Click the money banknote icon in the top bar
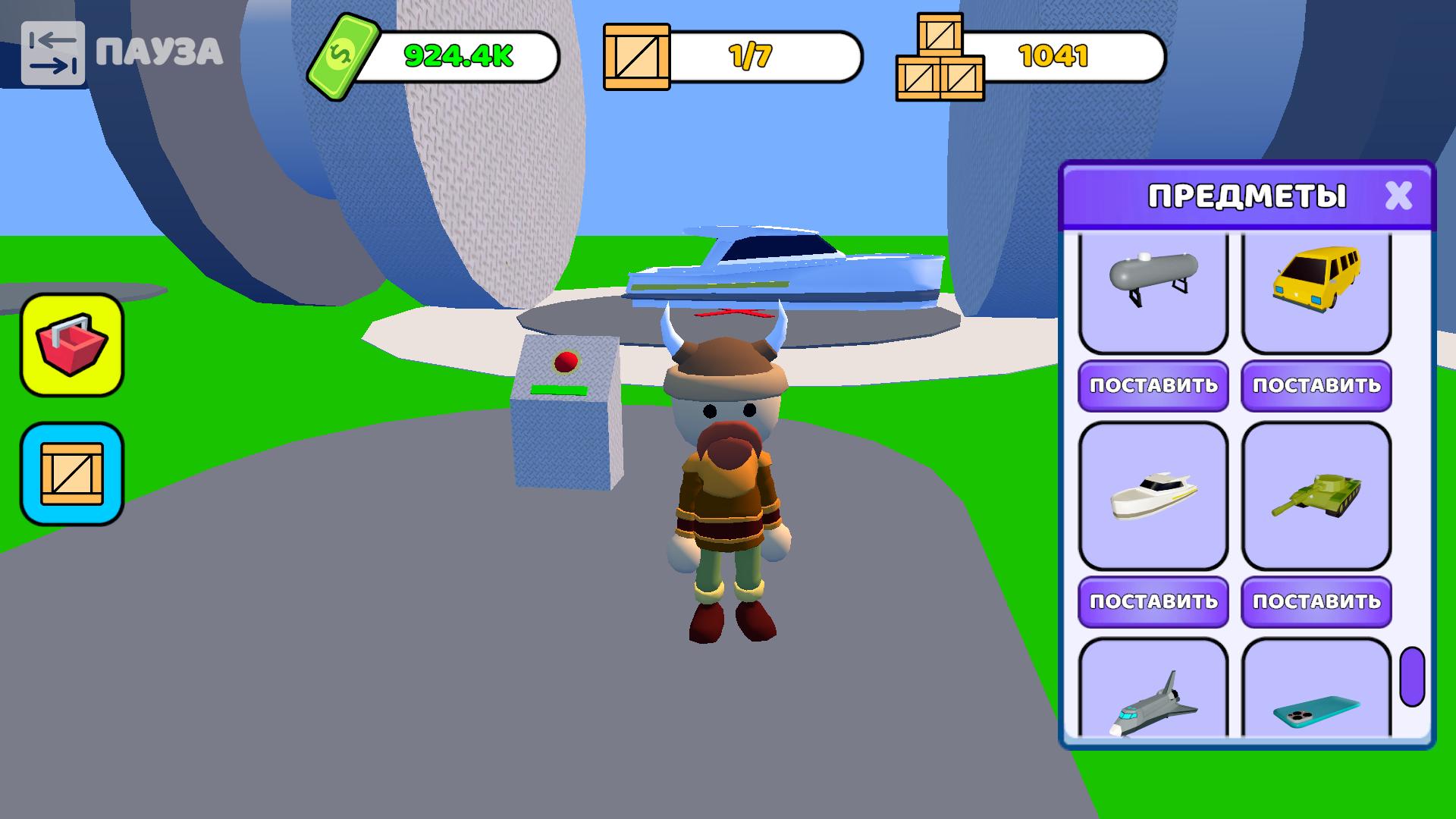Viewport: 1456px width, 819px height. pos(342,55)
